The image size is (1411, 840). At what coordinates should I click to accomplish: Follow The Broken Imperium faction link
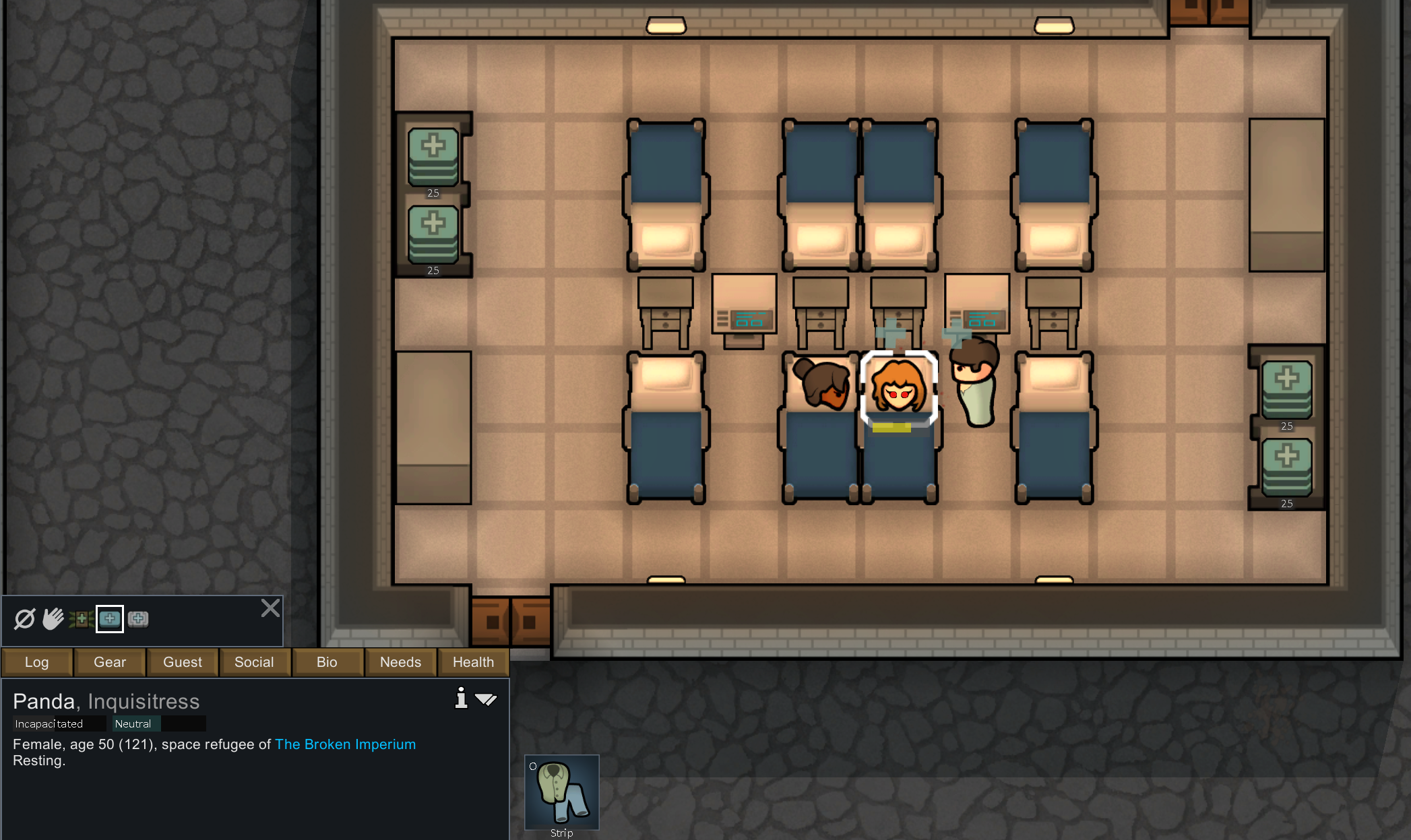point(345,744)
